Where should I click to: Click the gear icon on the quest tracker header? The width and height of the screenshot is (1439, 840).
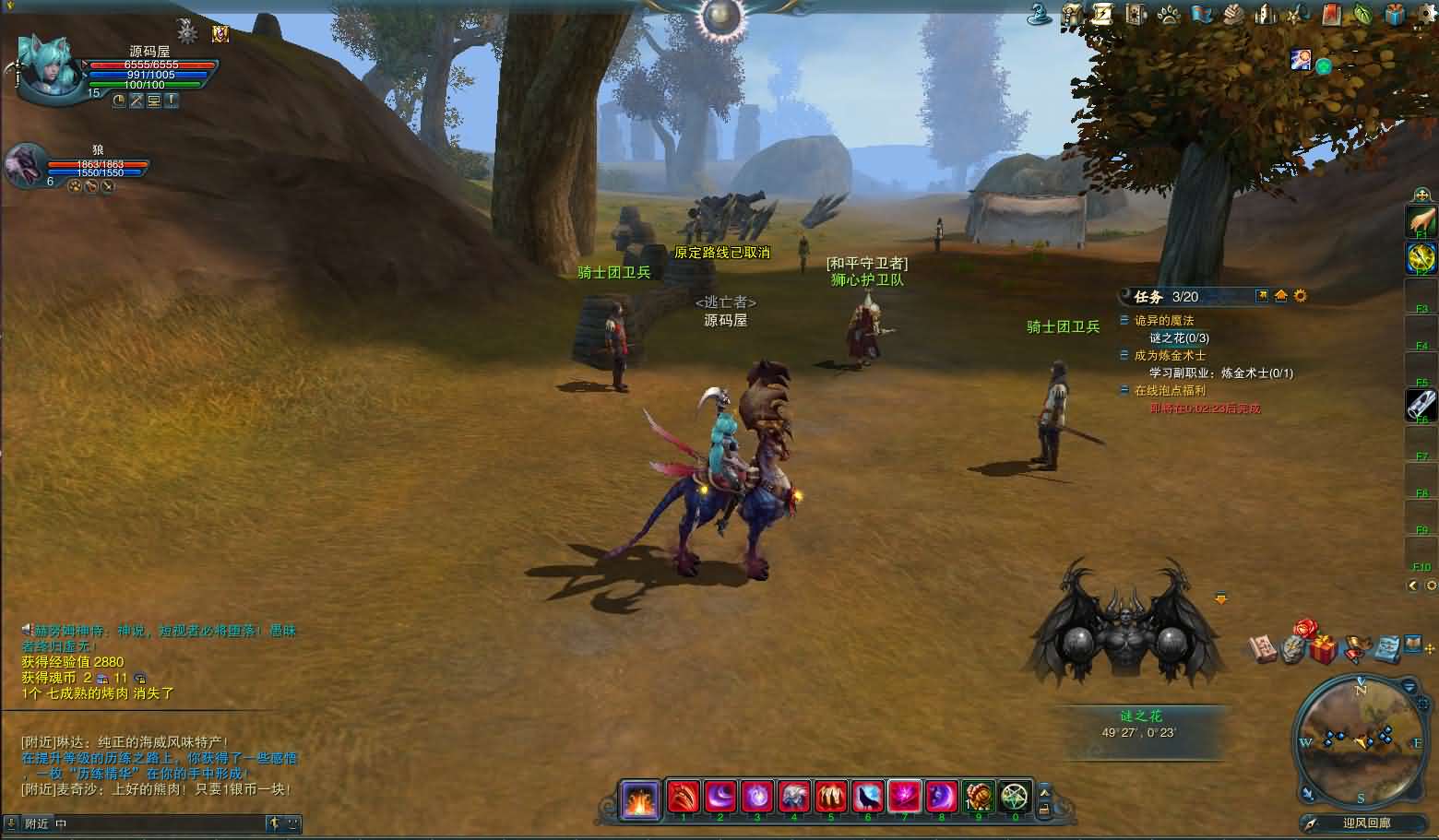coord(1301,296)
